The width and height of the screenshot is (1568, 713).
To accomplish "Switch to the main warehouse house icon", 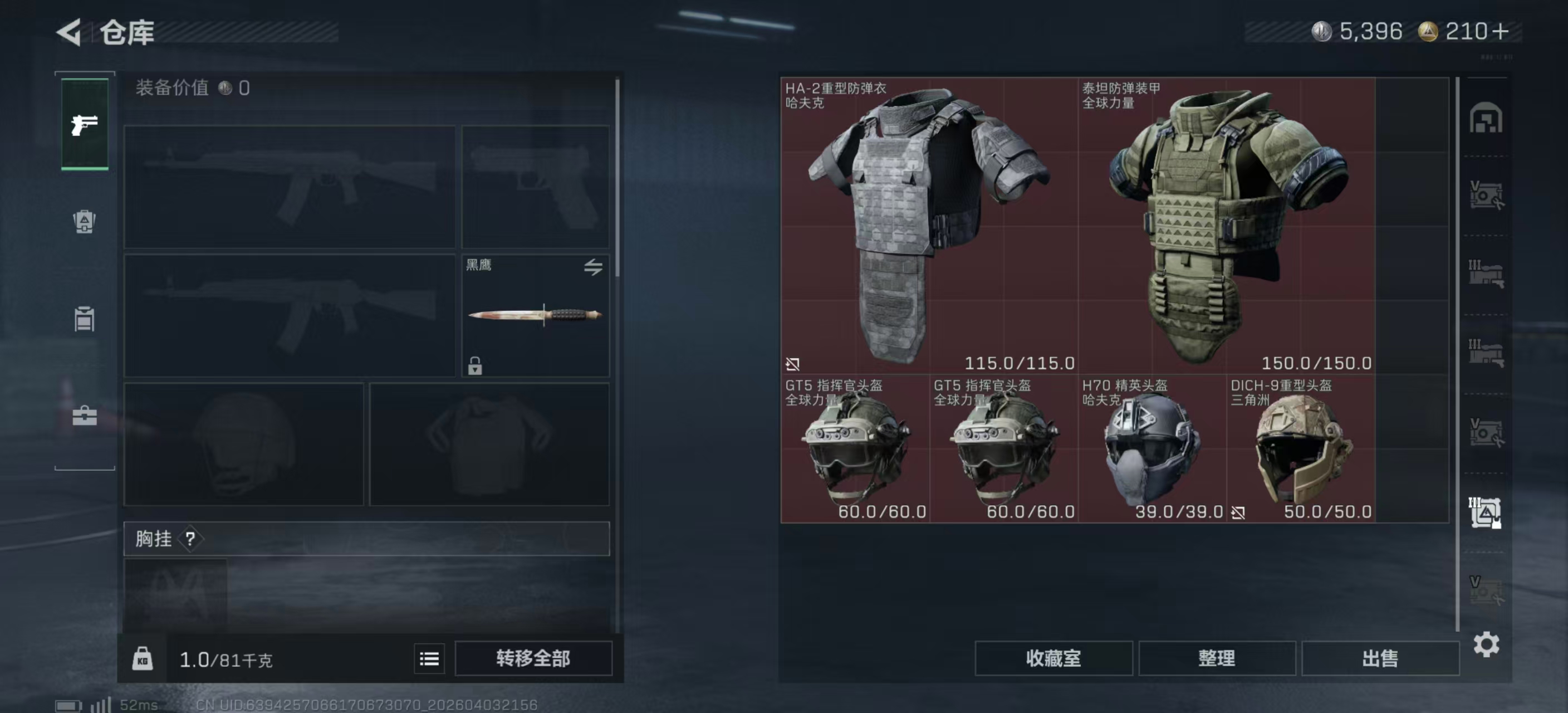I will click(x=1485, y=118).
